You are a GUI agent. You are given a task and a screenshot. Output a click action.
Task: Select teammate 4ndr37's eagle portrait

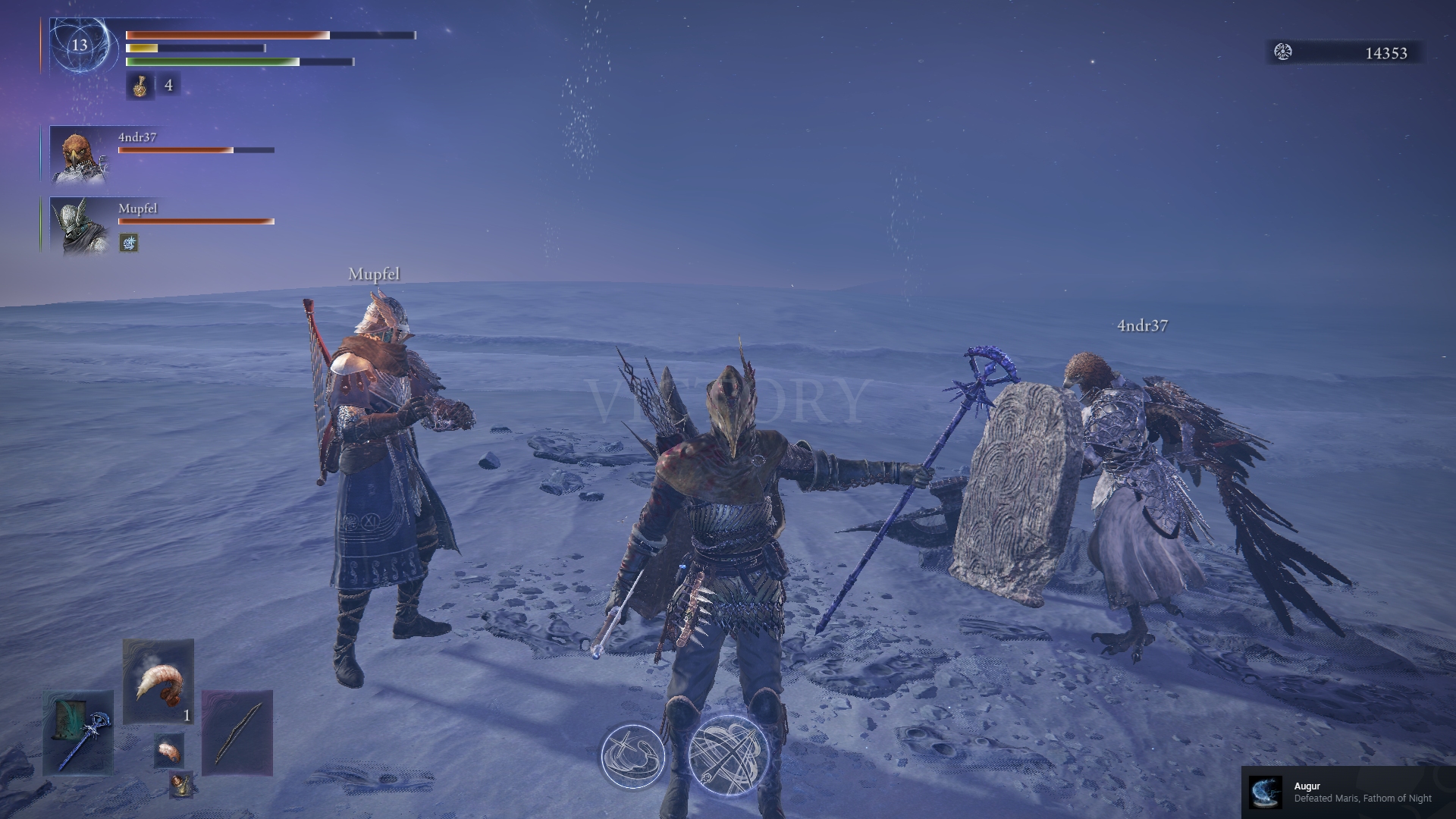coord(79,155)
